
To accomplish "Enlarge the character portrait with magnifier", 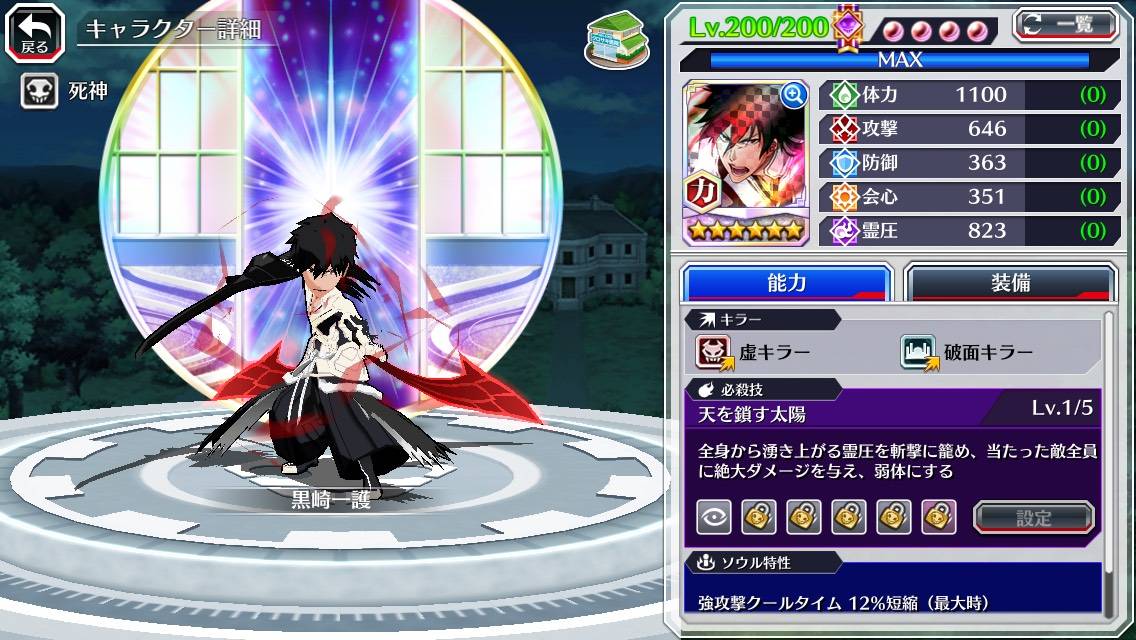I will [795, 96].
